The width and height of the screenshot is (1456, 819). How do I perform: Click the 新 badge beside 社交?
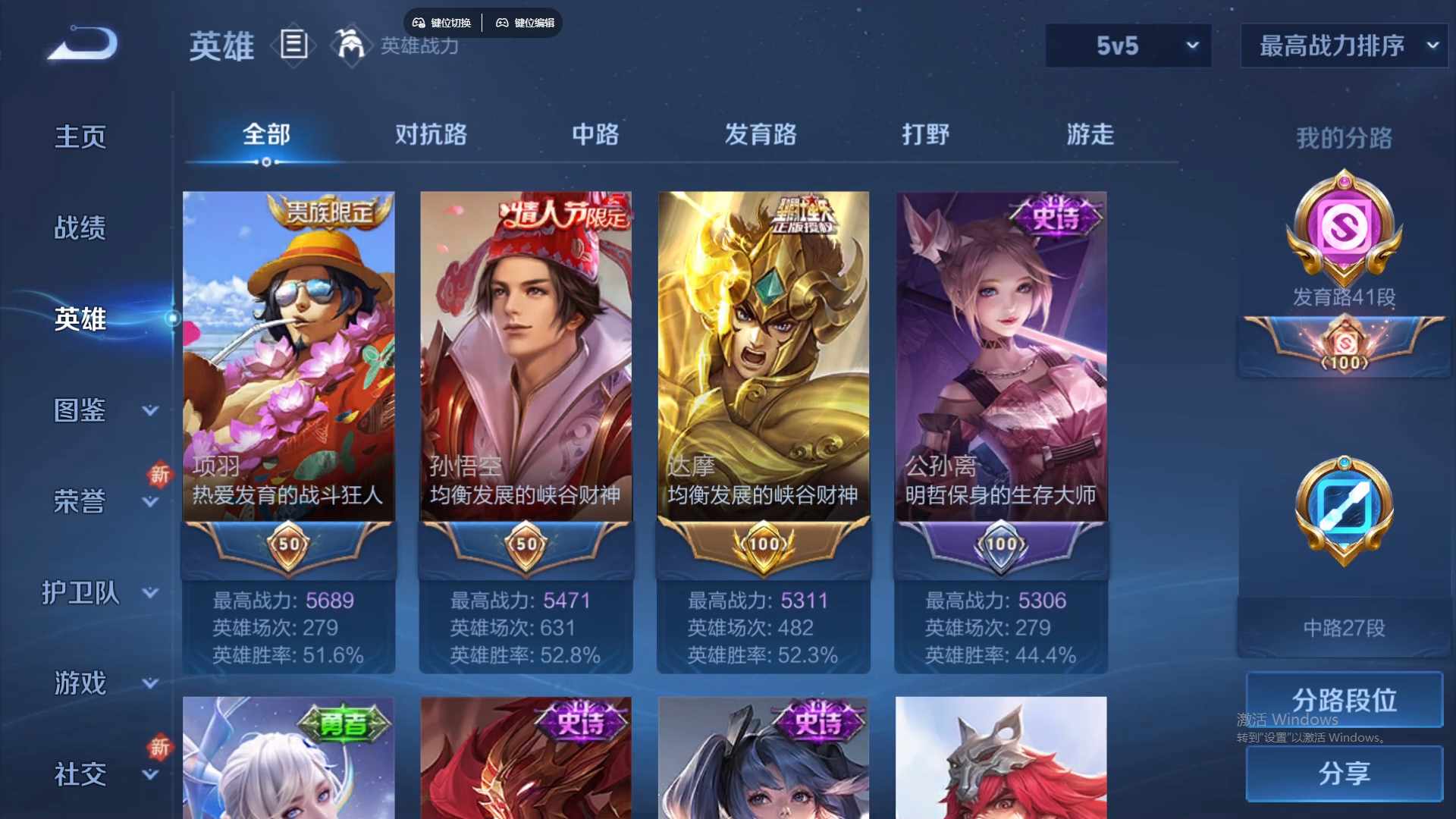(x=160, y=748)
